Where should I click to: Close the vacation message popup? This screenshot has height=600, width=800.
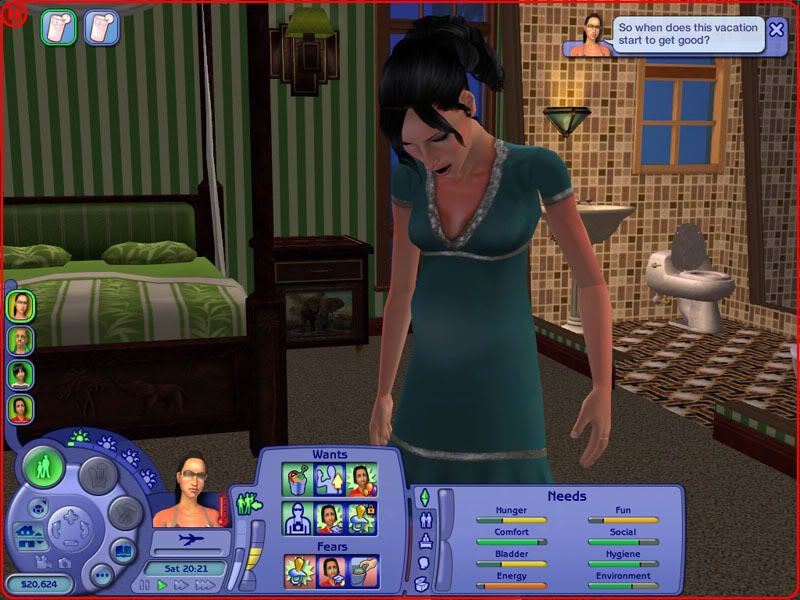(776, 29)
